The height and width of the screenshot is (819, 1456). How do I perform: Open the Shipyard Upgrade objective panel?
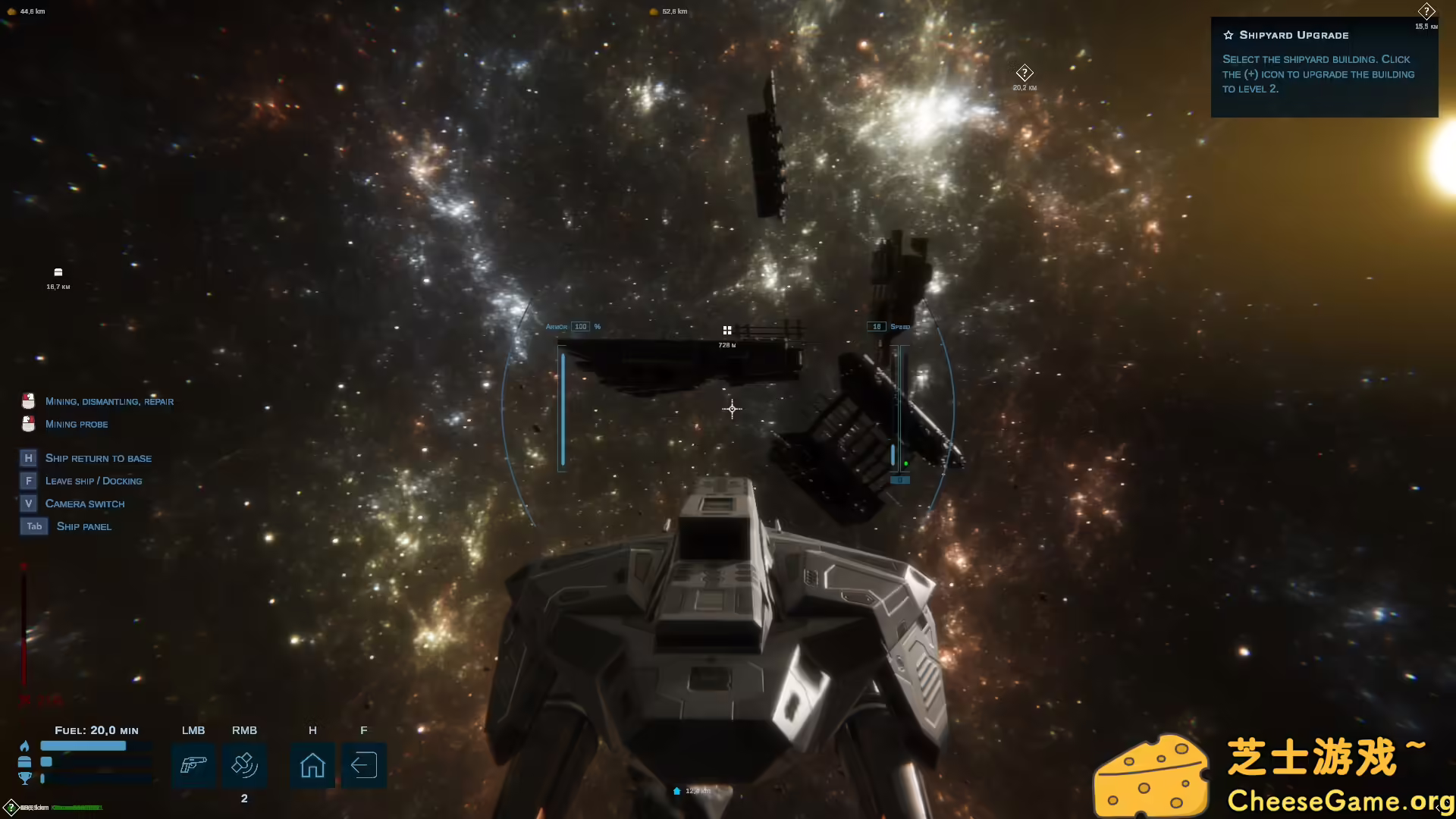pos(1323,67)
